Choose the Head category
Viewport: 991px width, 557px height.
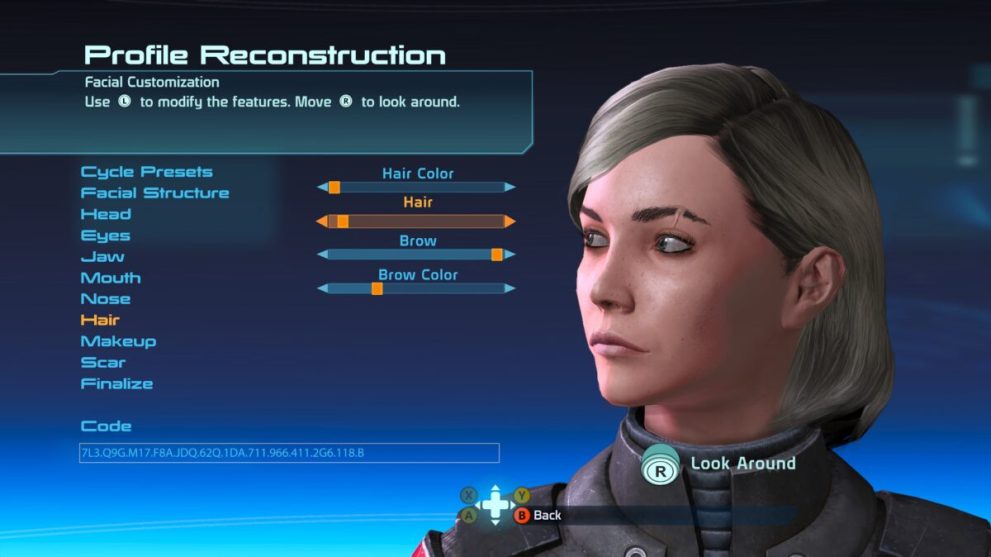[x=105, y=214]
